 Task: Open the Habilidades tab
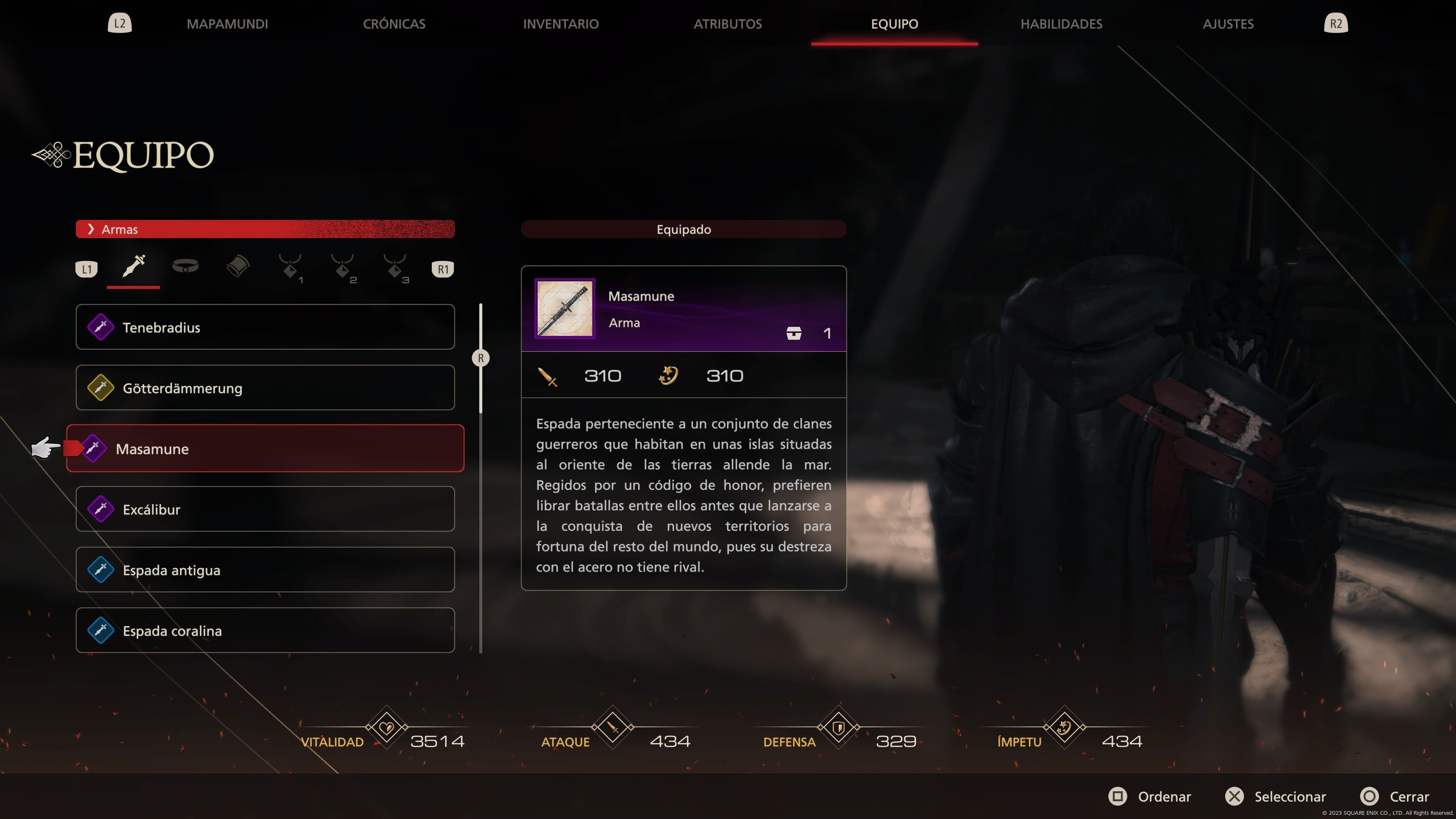coord(1061,24)
